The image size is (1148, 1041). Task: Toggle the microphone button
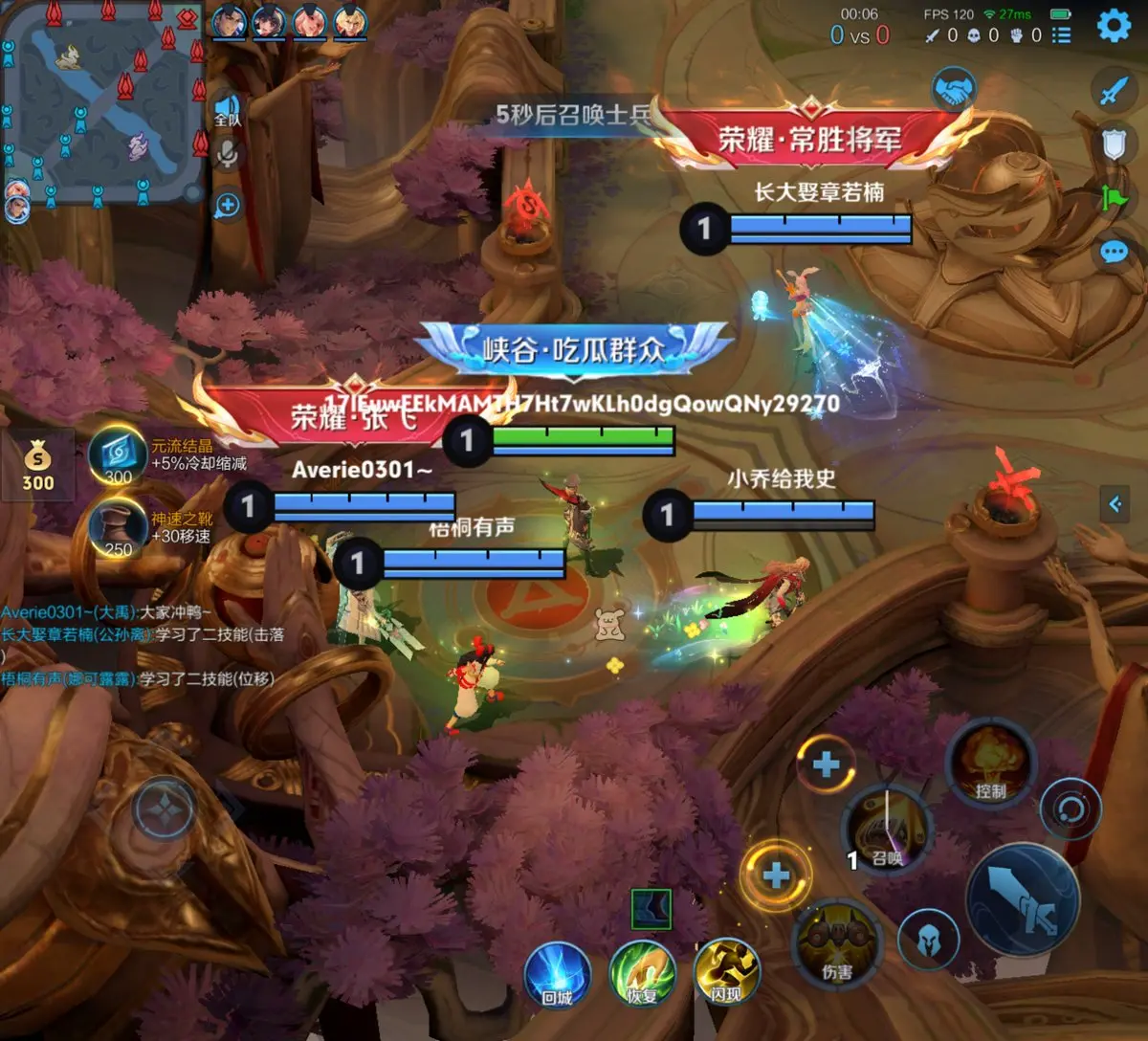(228, 154)
